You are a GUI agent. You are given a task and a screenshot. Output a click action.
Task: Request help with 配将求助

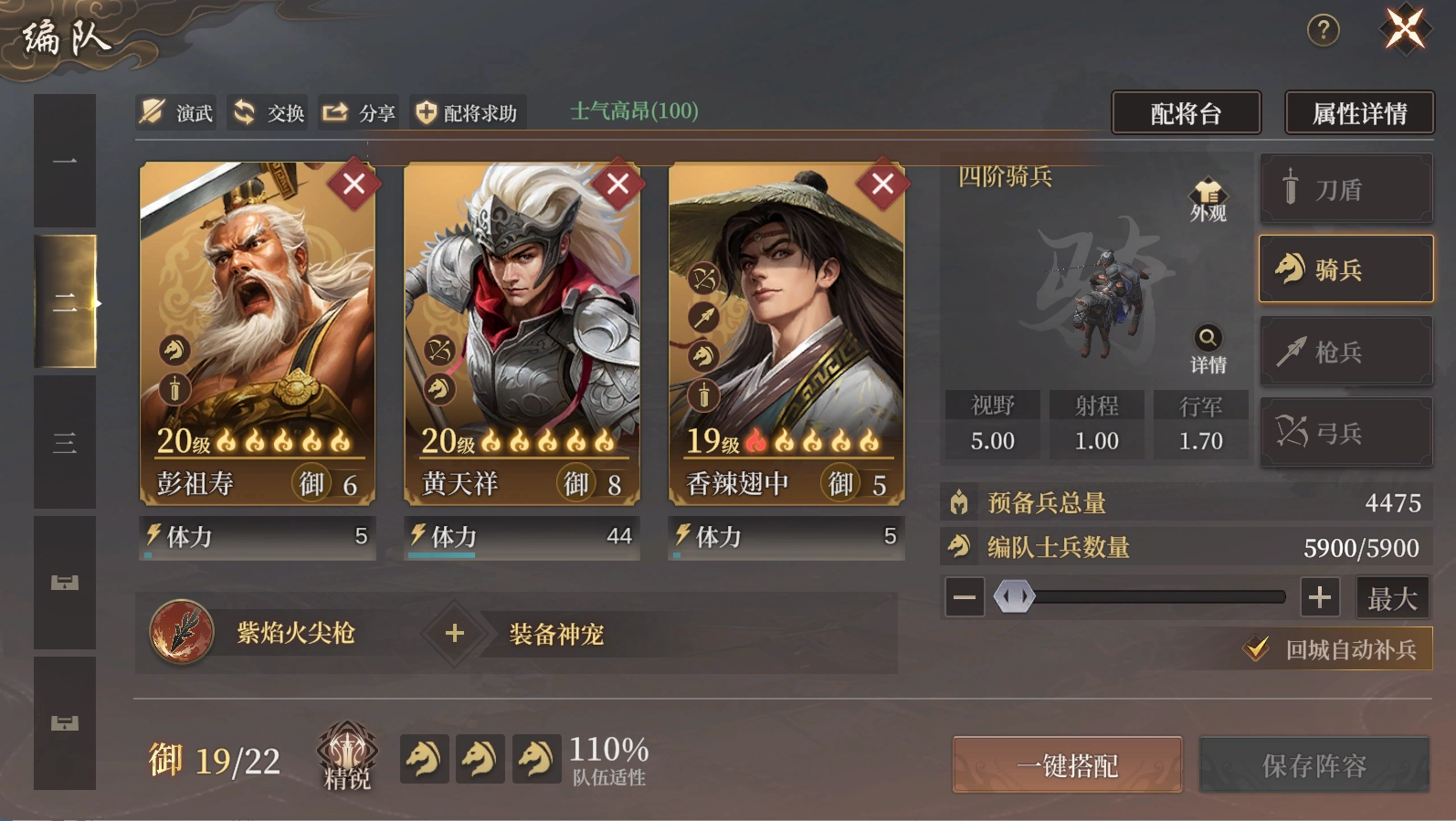pyautogui.click(x=467, y=112)
